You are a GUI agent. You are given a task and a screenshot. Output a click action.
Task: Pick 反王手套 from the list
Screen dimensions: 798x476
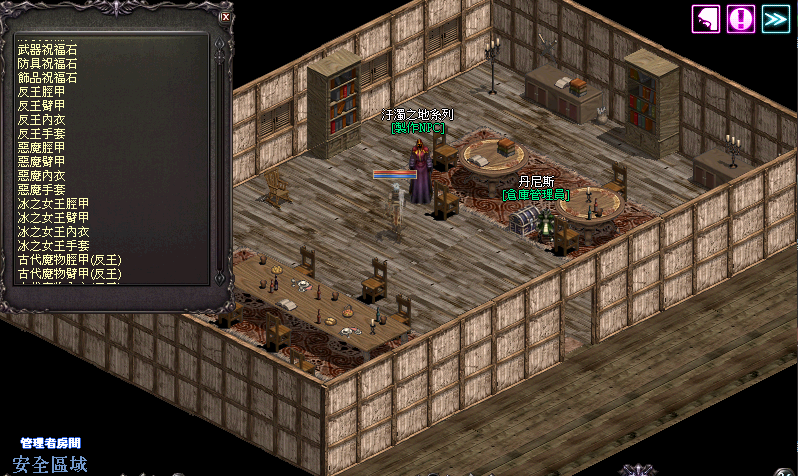tap(41, 133)
